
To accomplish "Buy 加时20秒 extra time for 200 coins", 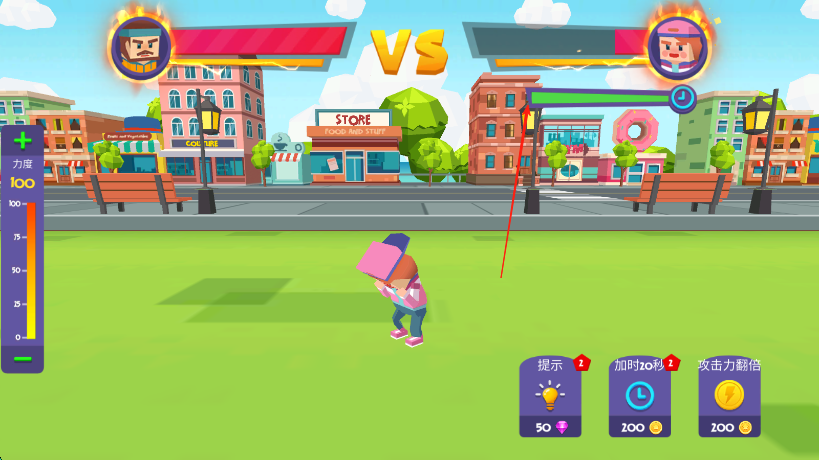I will click(639, 397).
